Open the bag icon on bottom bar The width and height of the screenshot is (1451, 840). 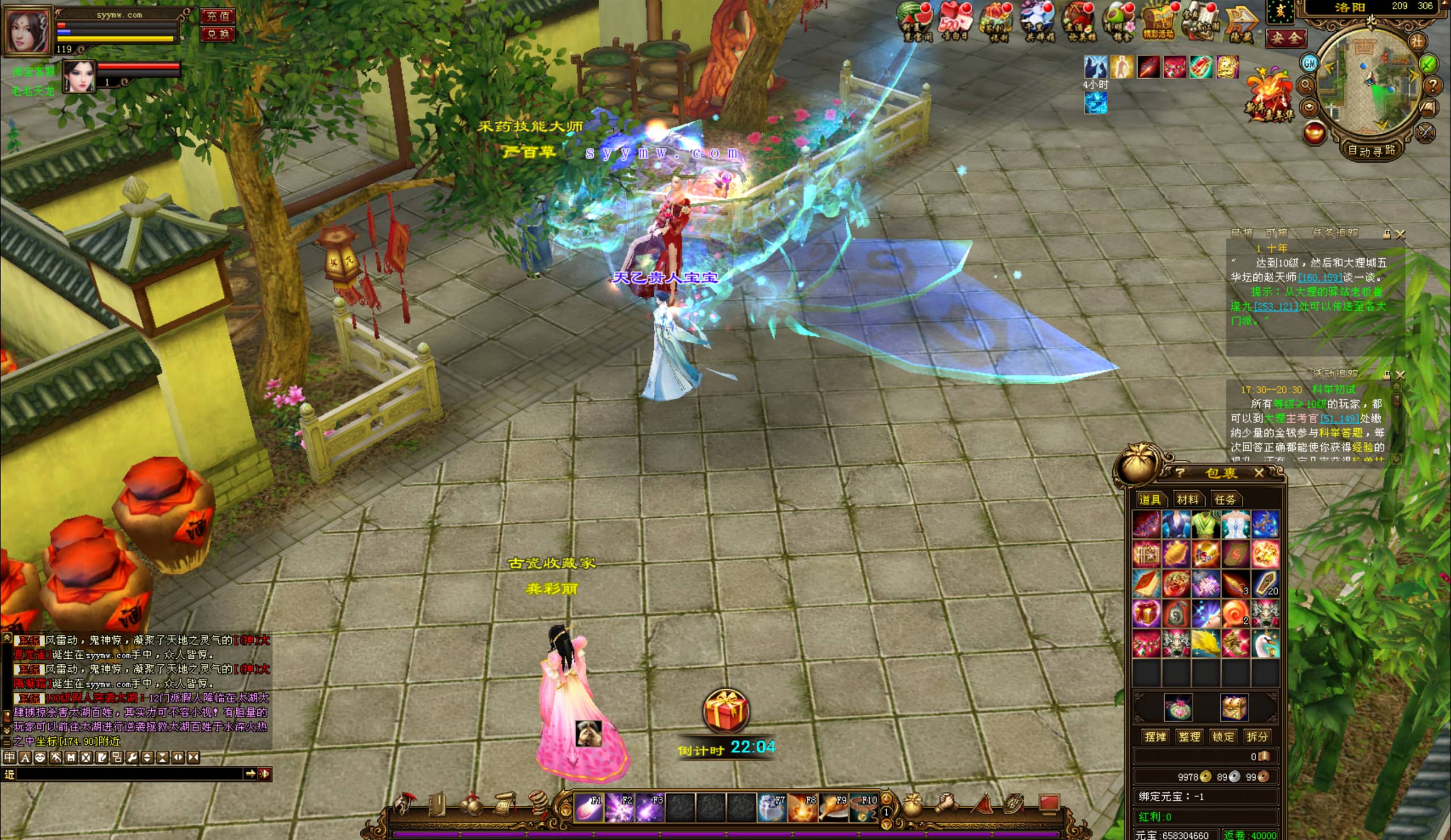coord(912,804)
